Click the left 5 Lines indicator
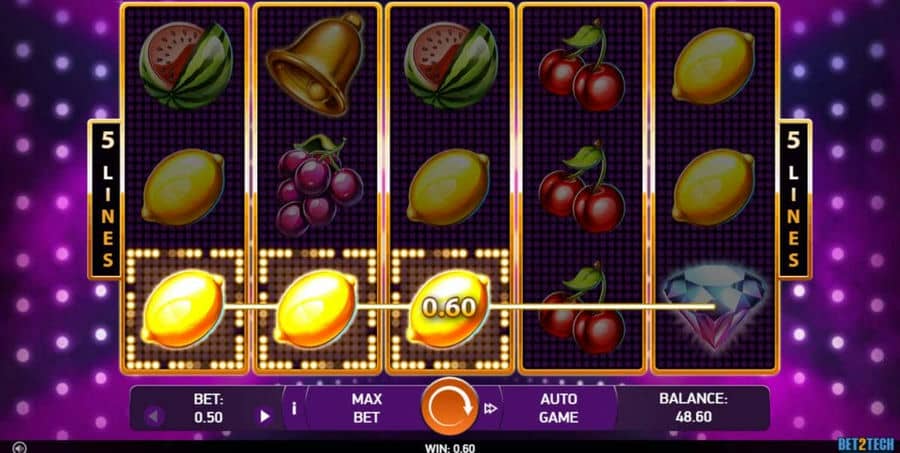 (x=104, y=199)
